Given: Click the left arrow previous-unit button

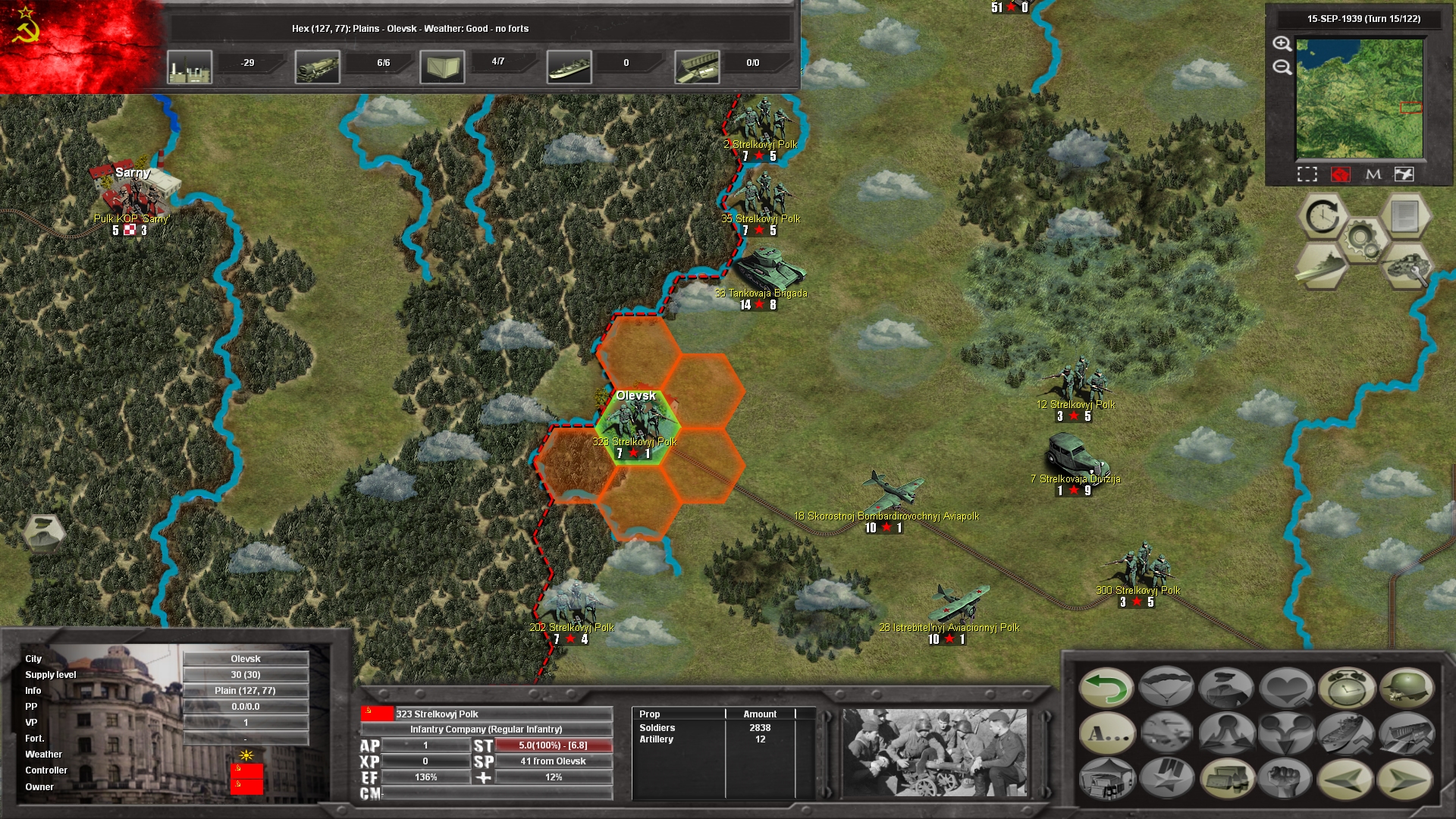Looking at the screenshot, I should [x=1347, y=781].
